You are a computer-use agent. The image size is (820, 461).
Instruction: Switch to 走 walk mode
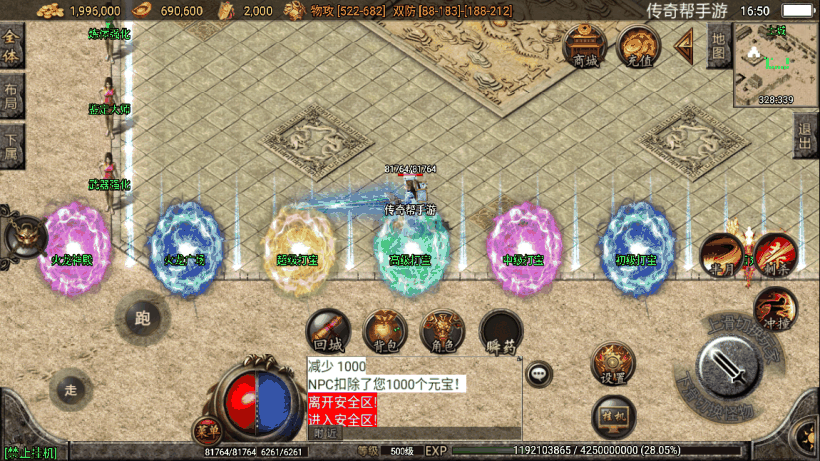coord(70,388)
